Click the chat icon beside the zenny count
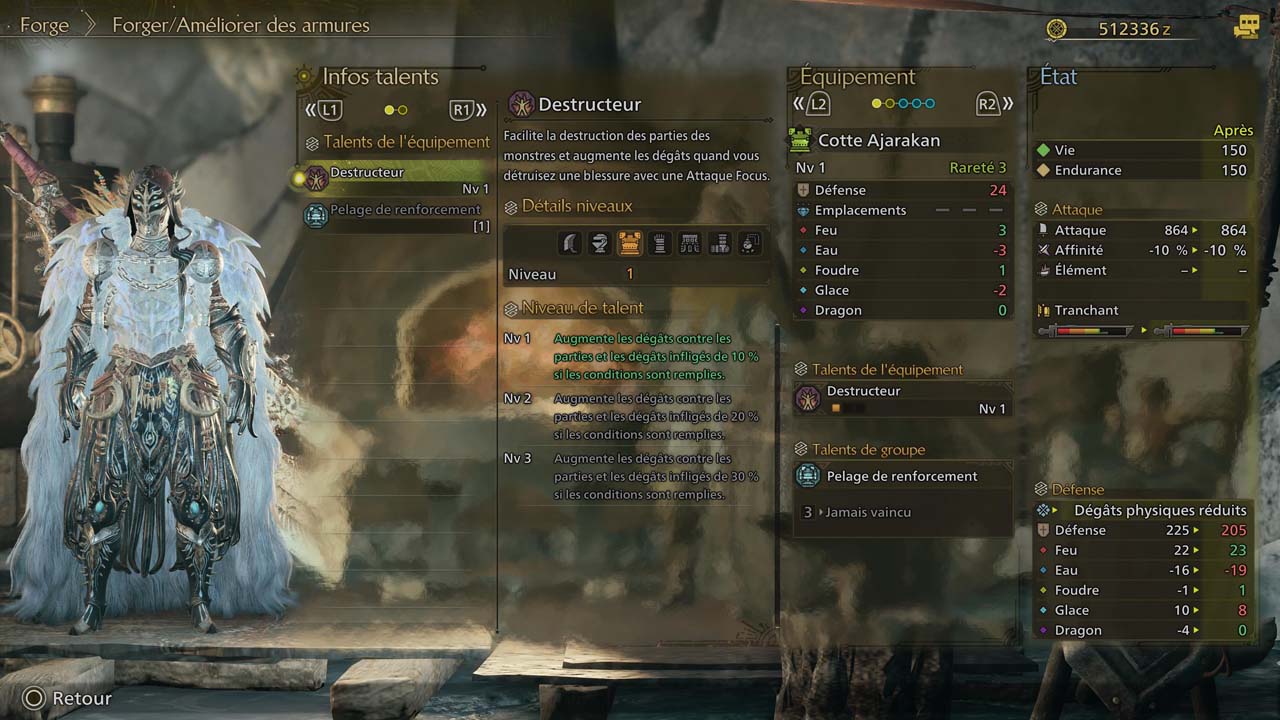This screenshot has width=1280, height=720. coord(1246,28)
